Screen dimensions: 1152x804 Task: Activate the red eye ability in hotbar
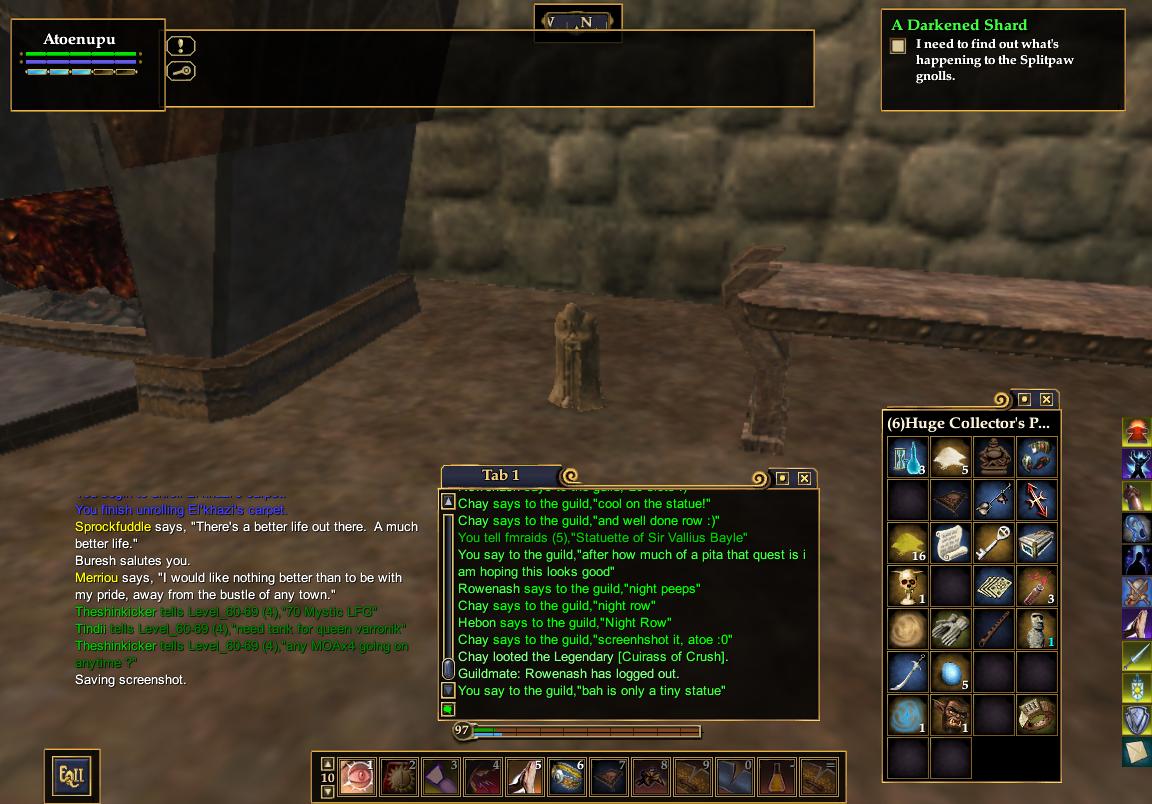point(358,777)
